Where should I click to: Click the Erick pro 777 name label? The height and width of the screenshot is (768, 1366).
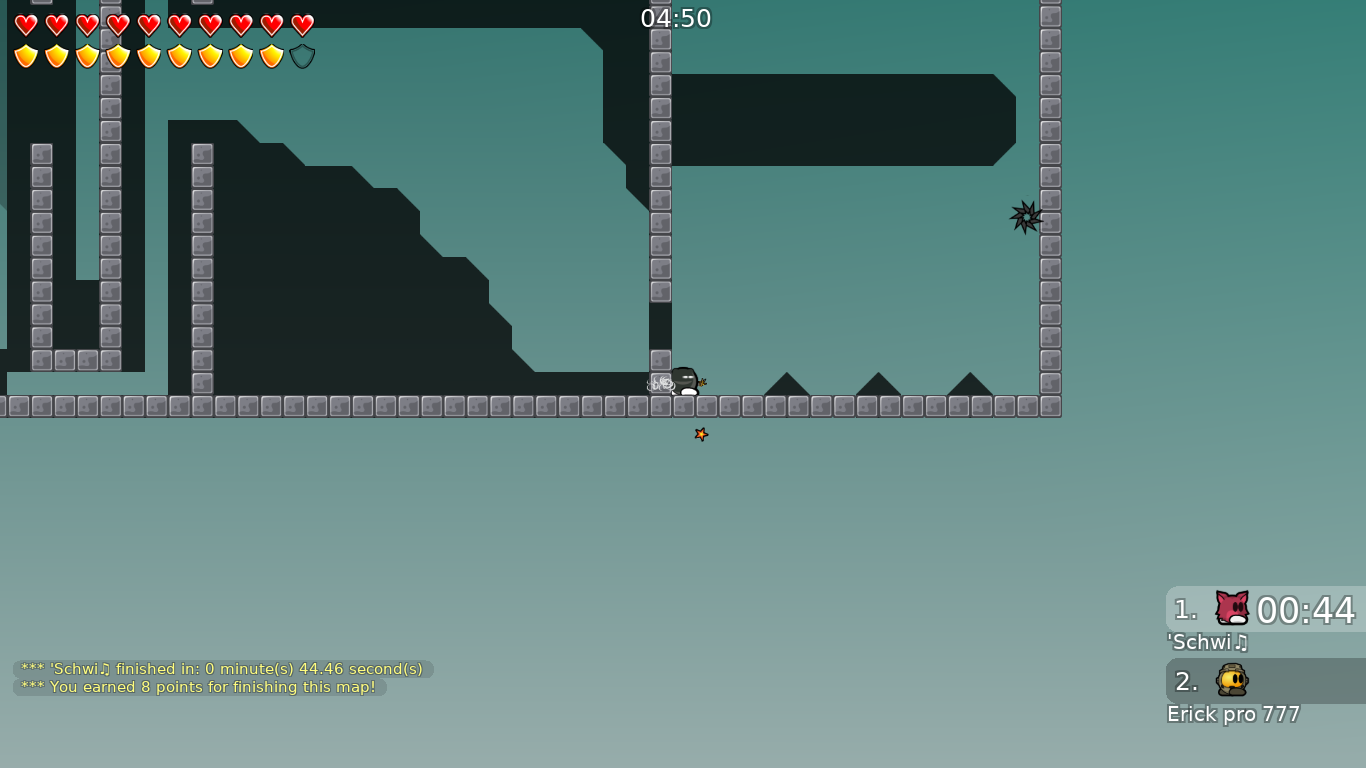(x=1232, y=714)
